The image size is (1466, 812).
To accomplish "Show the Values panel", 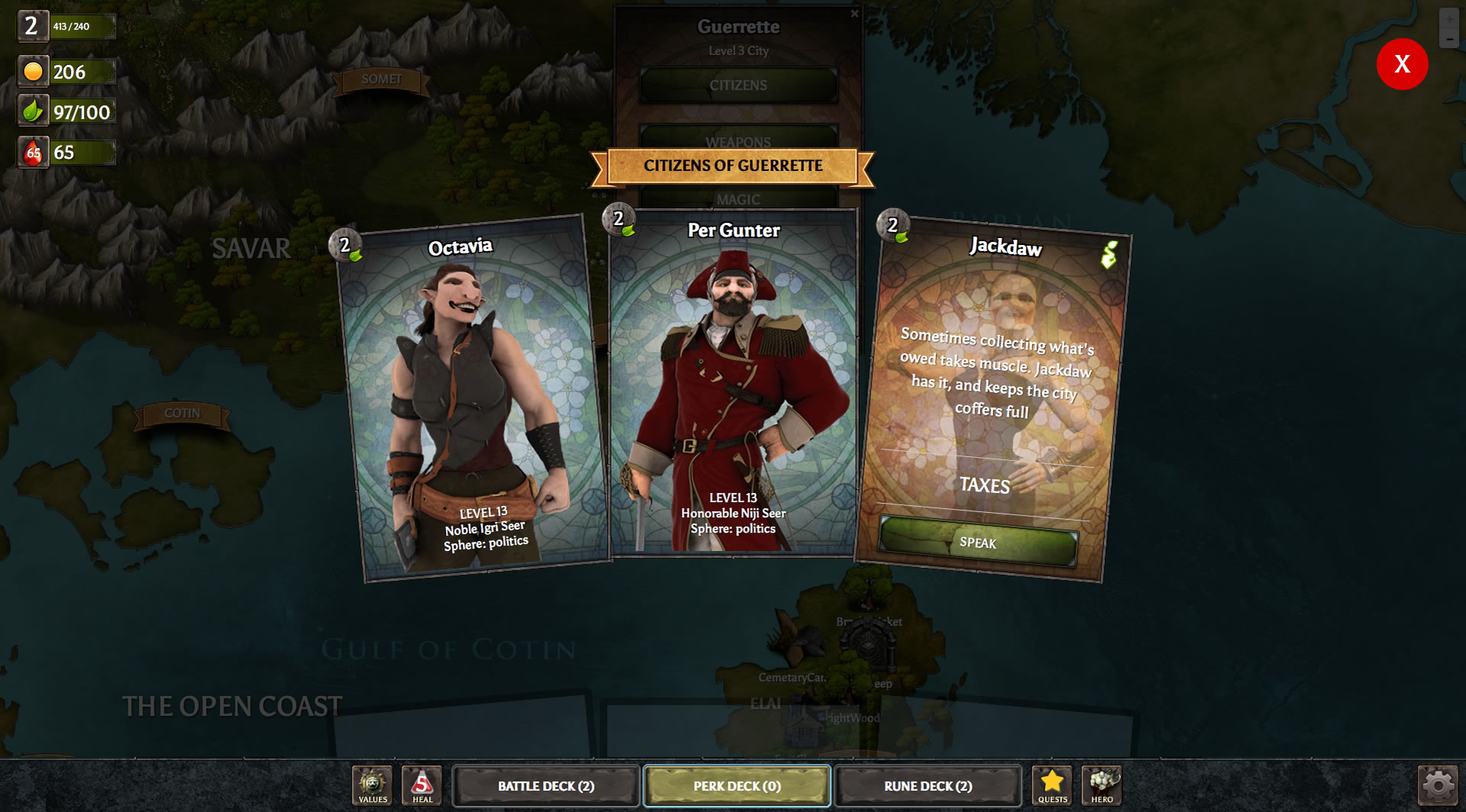I will [373, 786].
